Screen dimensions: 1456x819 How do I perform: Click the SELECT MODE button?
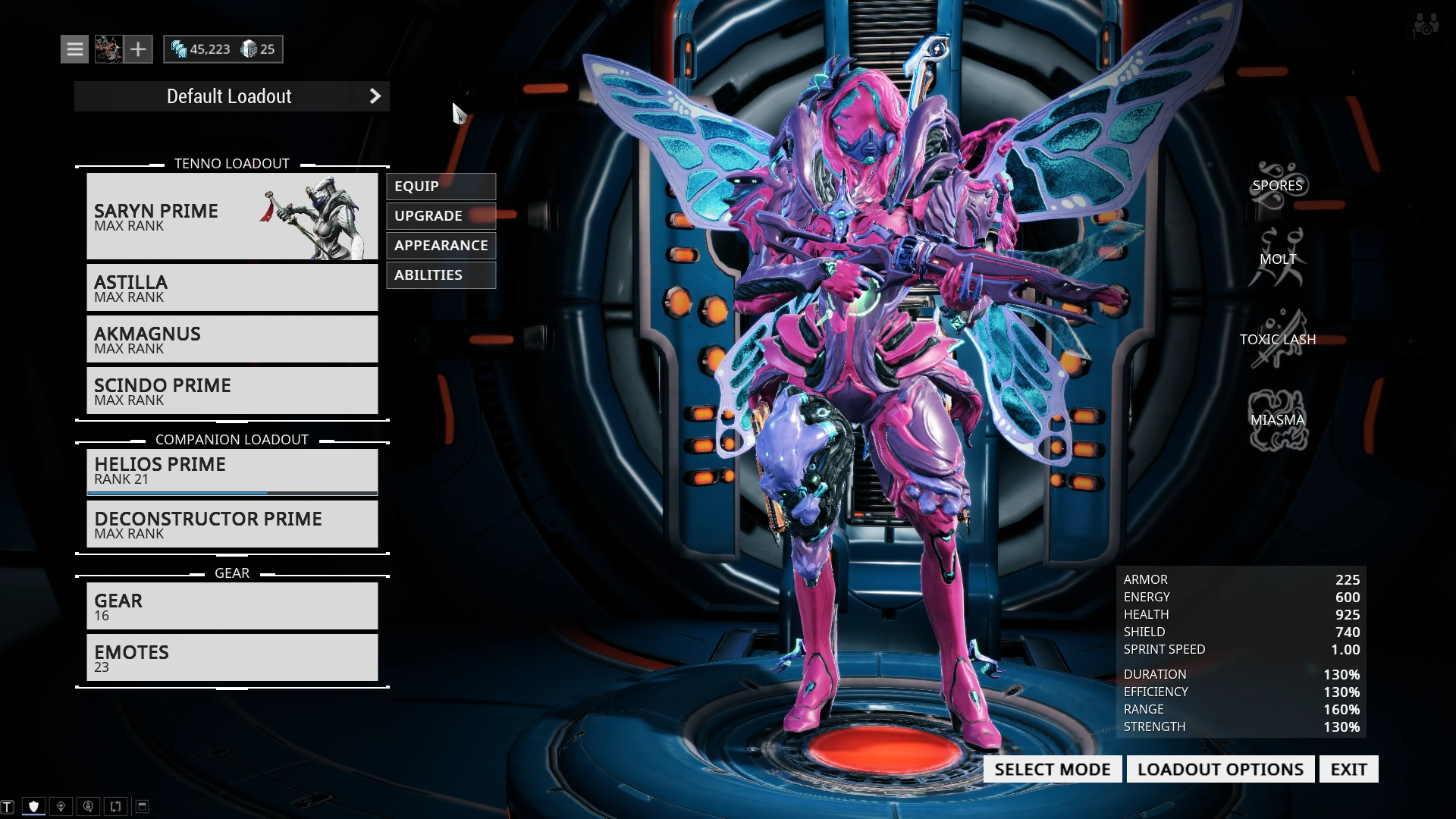coord(1052,768)
